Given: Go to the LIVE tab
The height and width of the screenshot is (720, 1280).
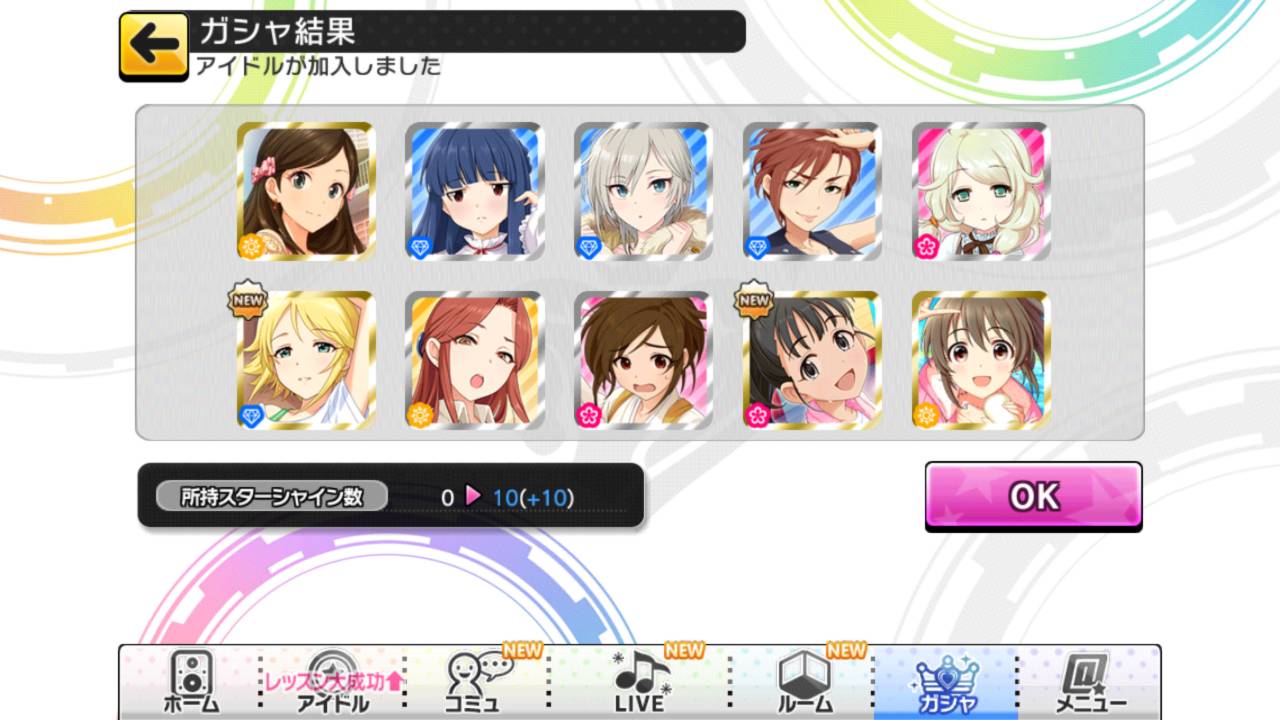Looking at the screenshot, I should tap(640, 683).
